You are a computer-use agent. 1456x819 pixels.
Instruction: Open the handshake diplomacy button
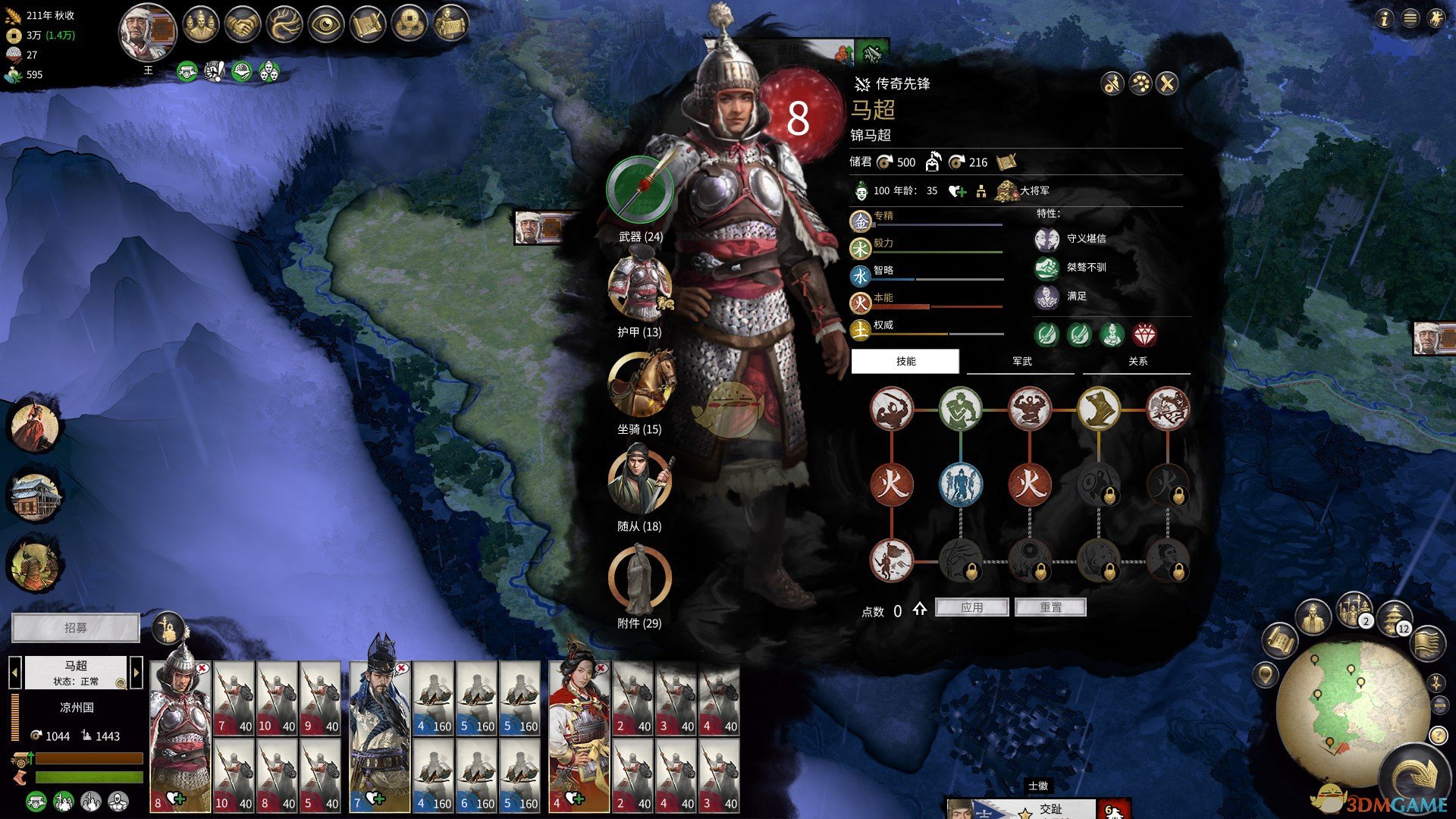(243, 25)
